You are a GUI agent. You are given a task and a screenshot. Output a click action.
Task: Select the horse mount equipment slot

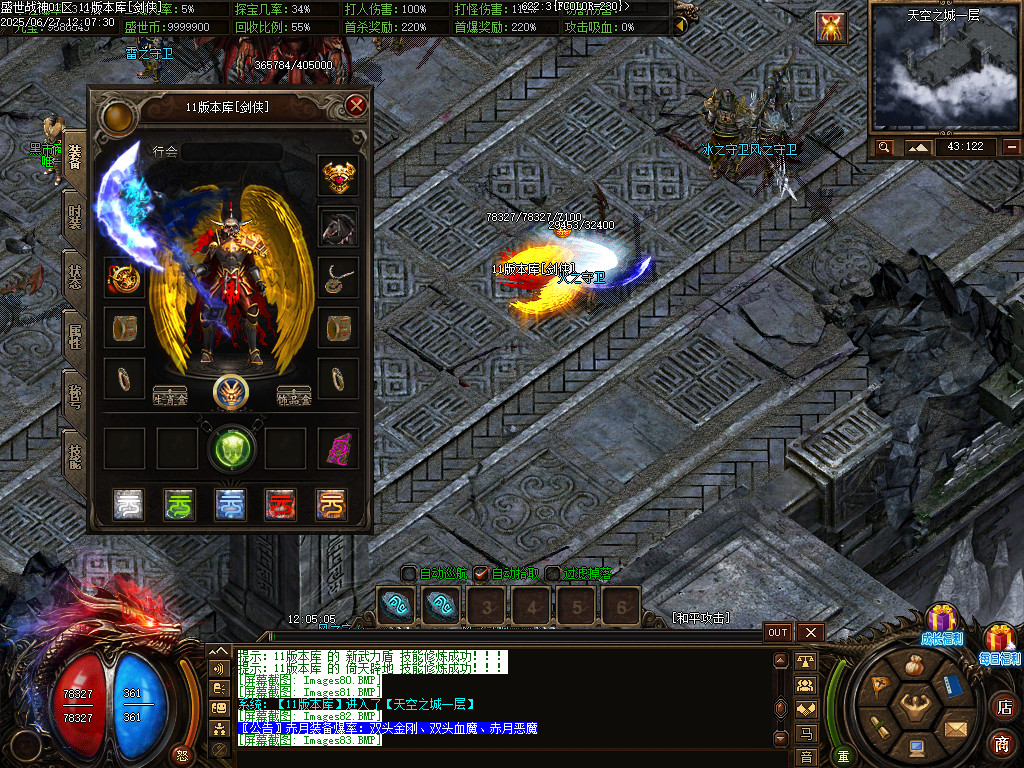[338, 227]
